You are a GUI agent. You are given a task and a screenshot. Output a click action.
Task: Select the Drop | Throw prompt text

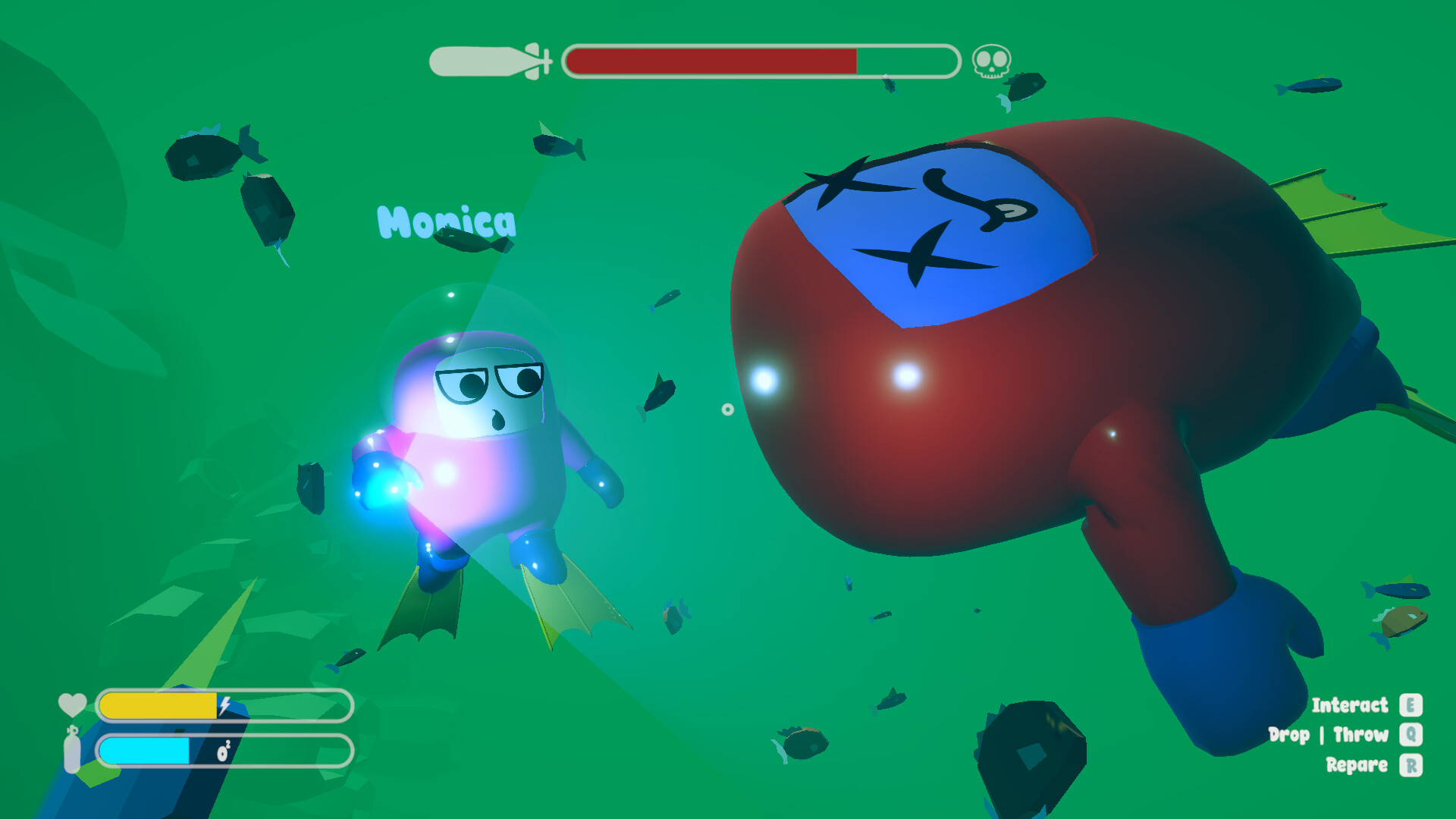1329,735
